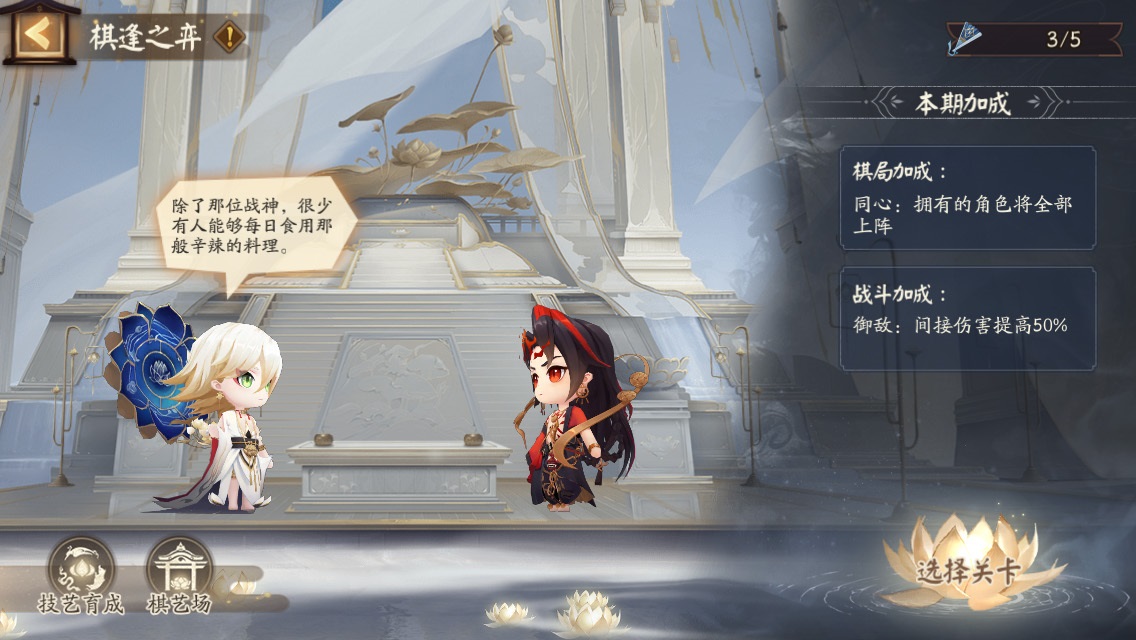
Task: Tap the 选择关卡 lotus button
Action: click(x=968, y=566)
